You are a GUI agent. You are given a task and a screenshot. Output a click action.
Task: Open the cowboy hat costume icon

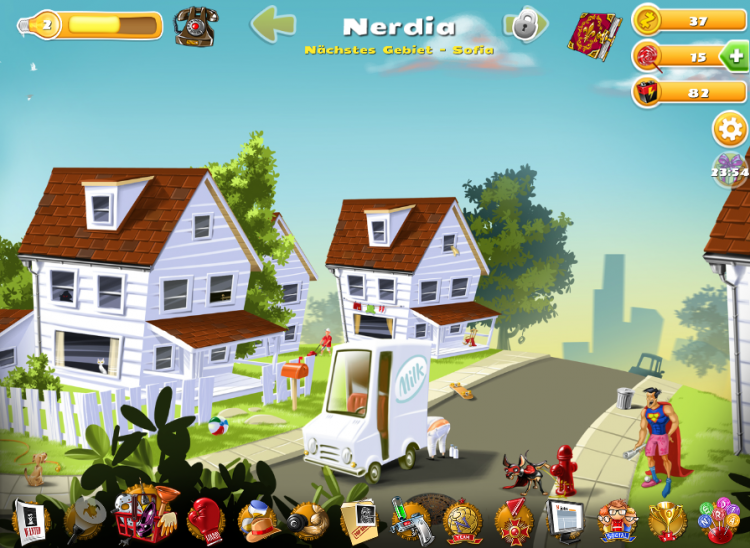tap(256, 520)
